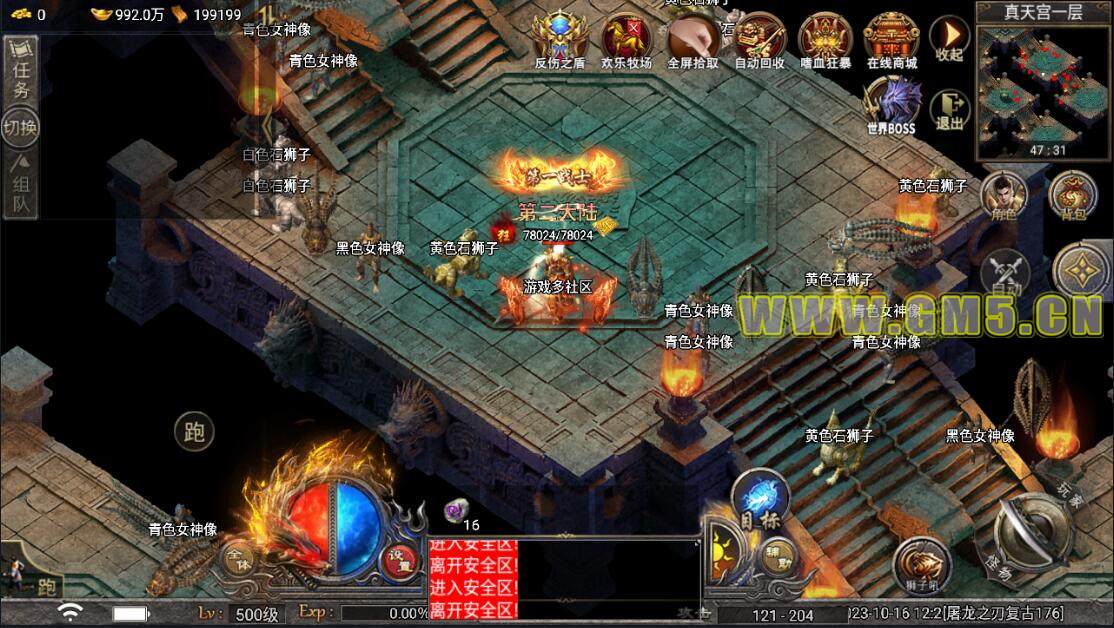This screenshot has height=628, width=1114.
Task: Open the 组队 team panel
Action: click(20, 188)
